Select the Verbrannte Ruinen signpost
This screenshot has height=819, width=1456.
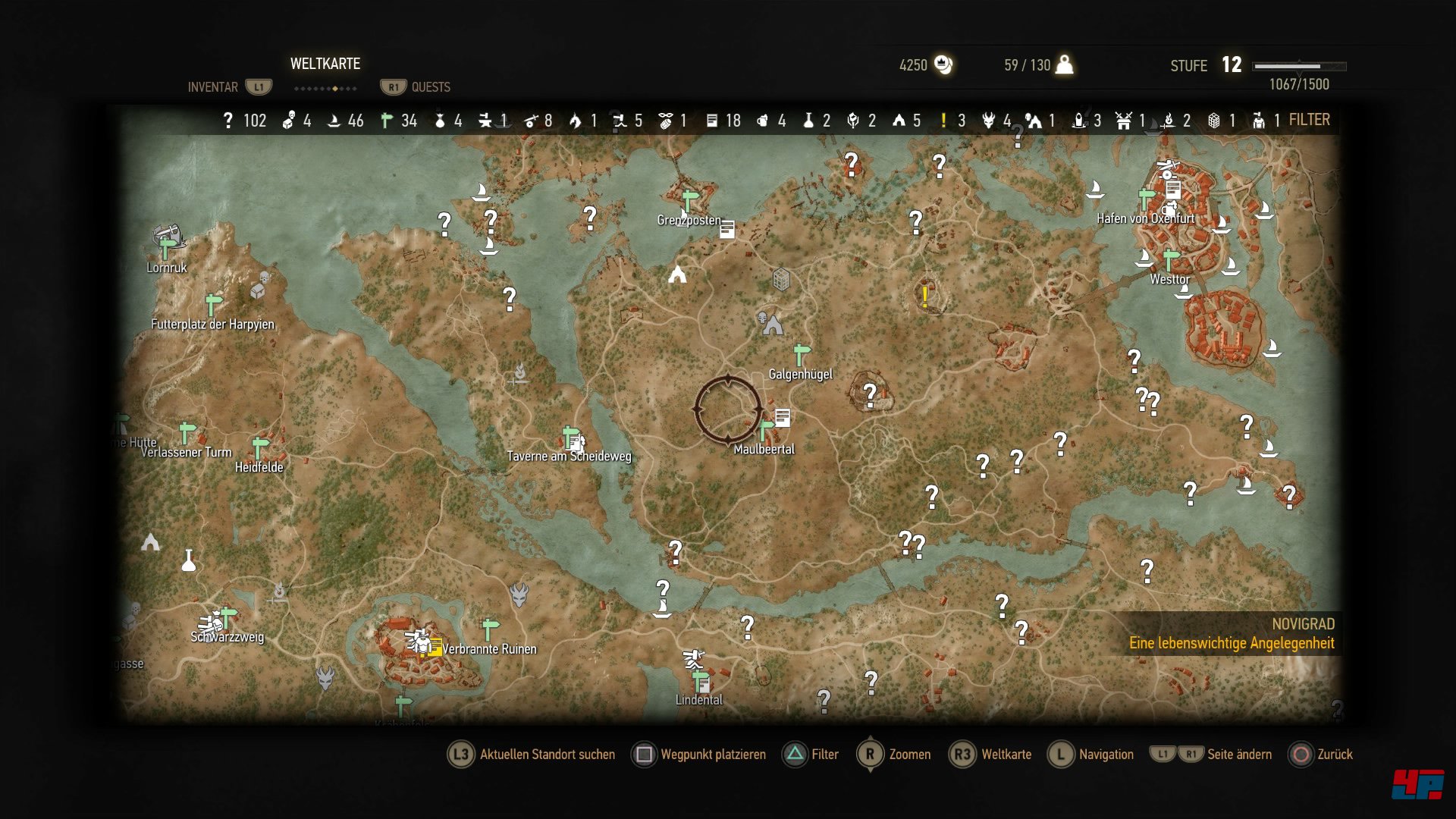[x=490, y=629]
